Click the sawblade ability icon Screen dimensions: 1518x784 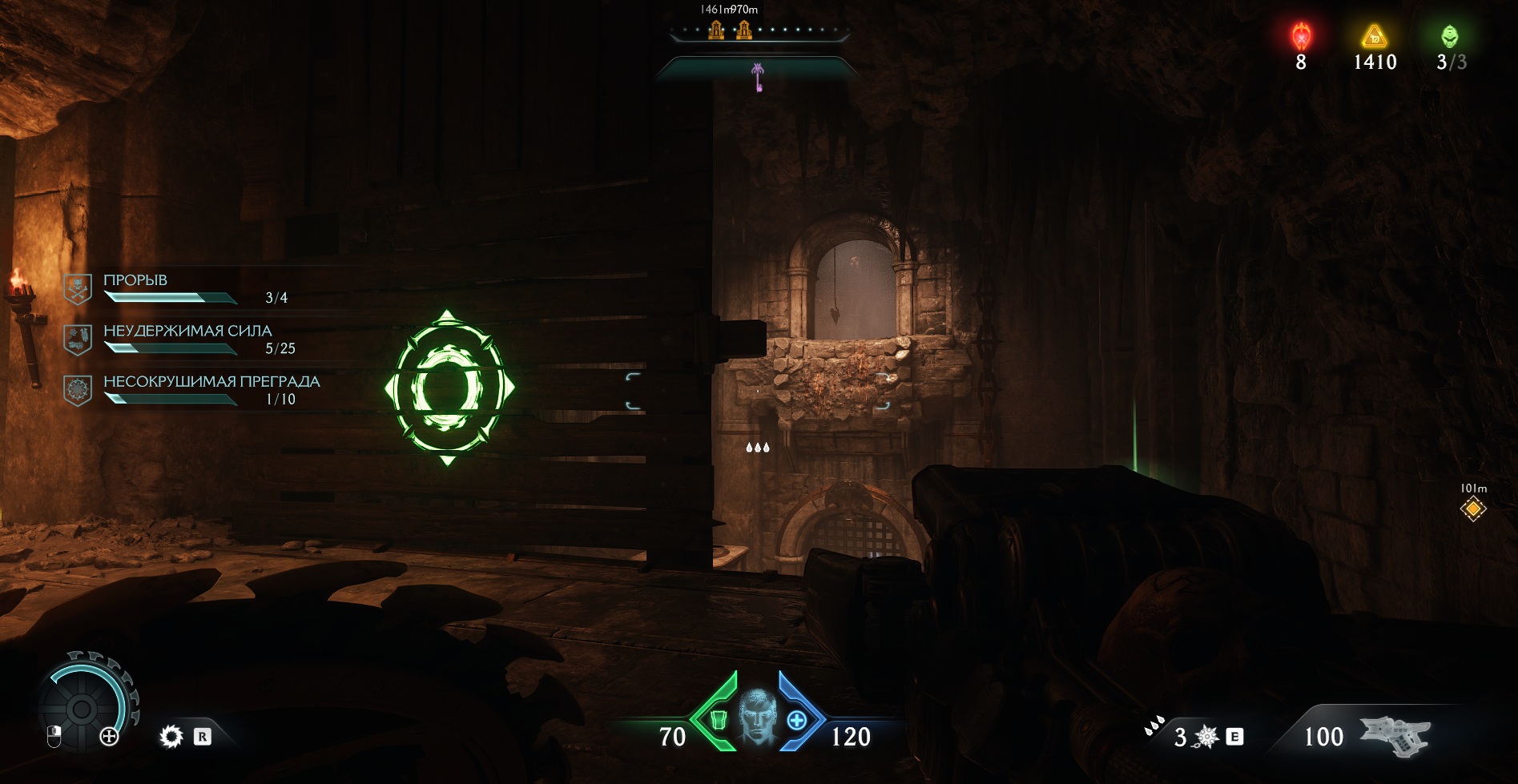[x=171, y=736]
